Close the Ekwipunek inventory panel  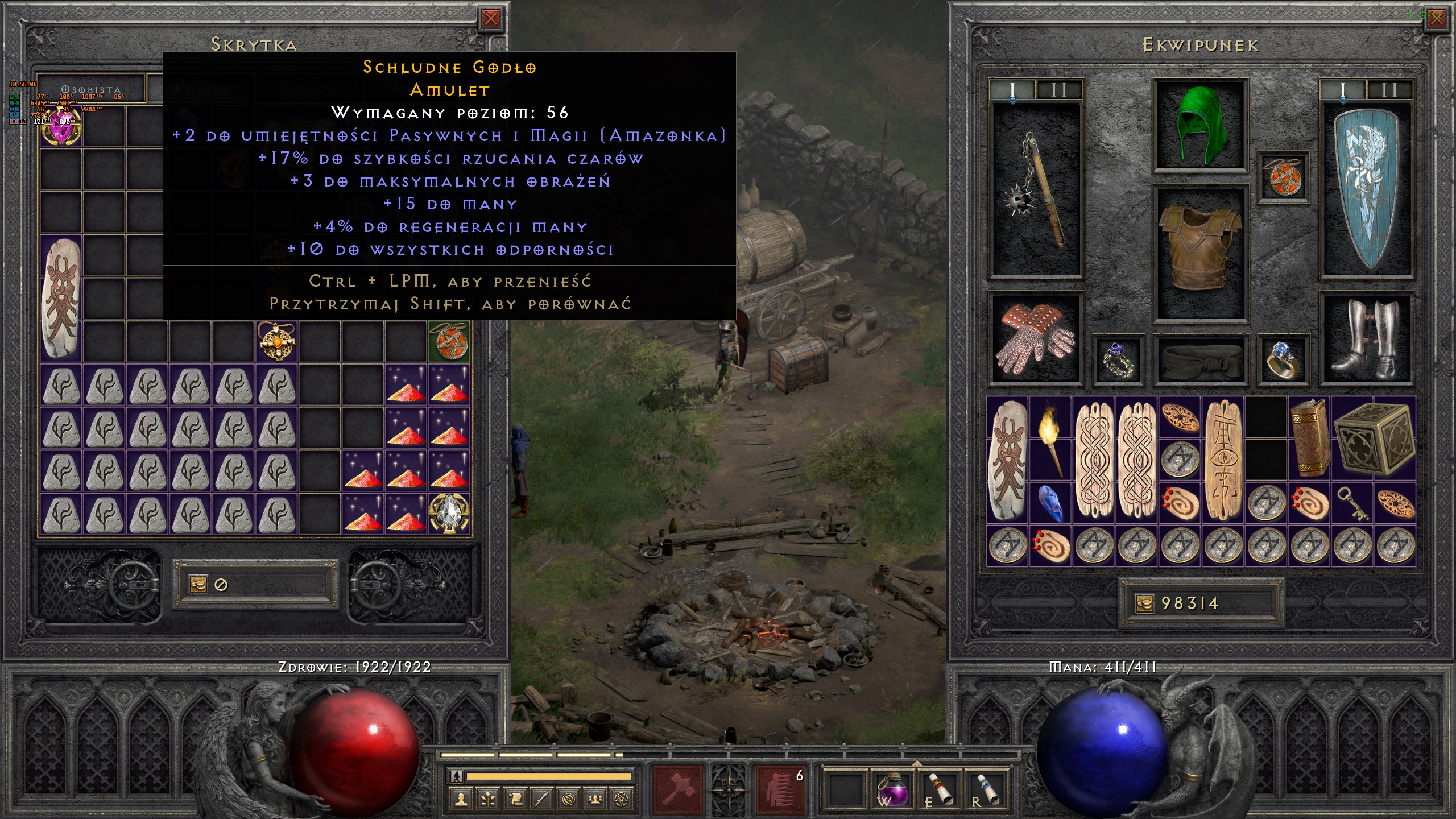point(1437,19)
